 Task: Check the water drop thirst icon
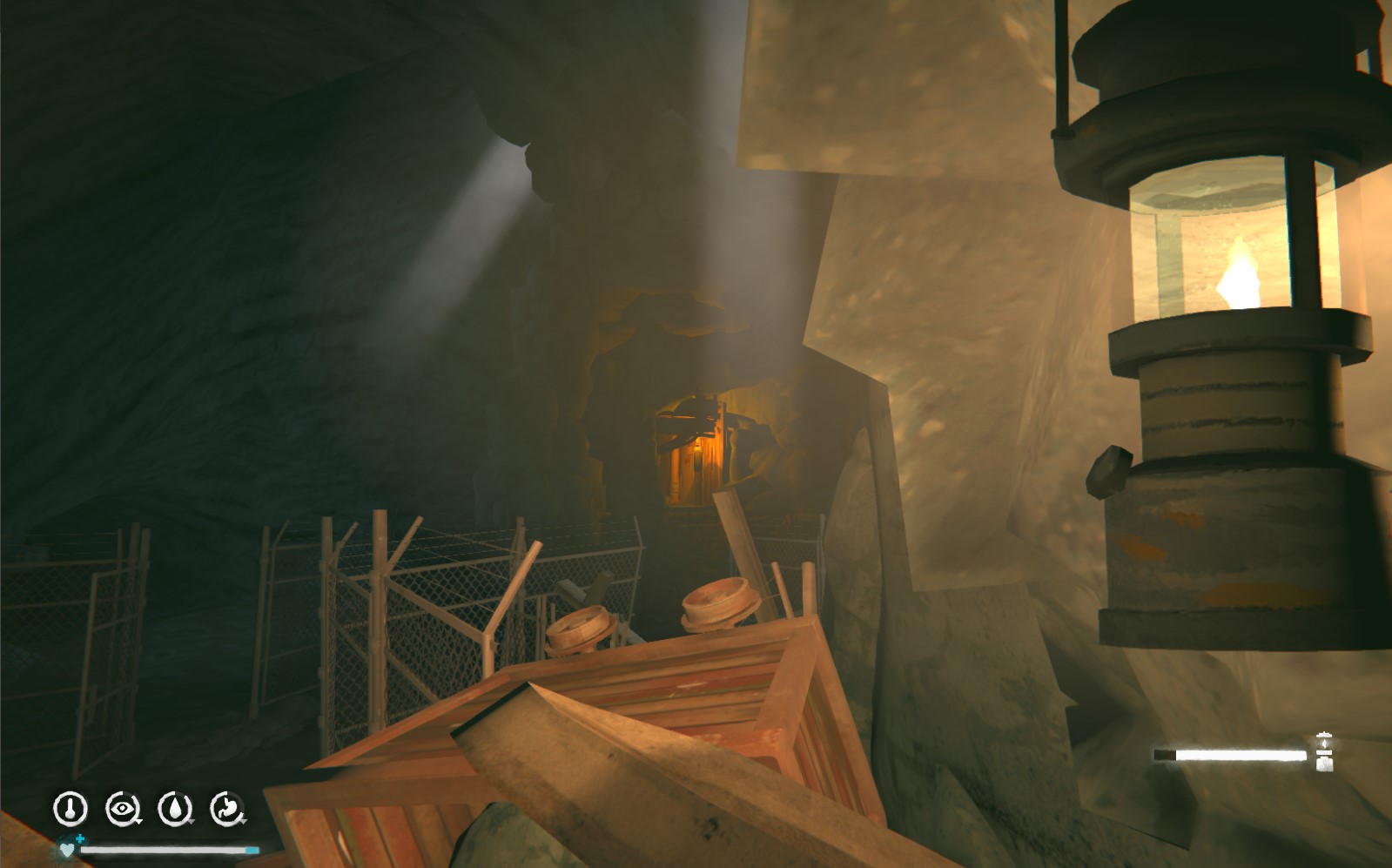pyautogui.click(x=175, y=809)
